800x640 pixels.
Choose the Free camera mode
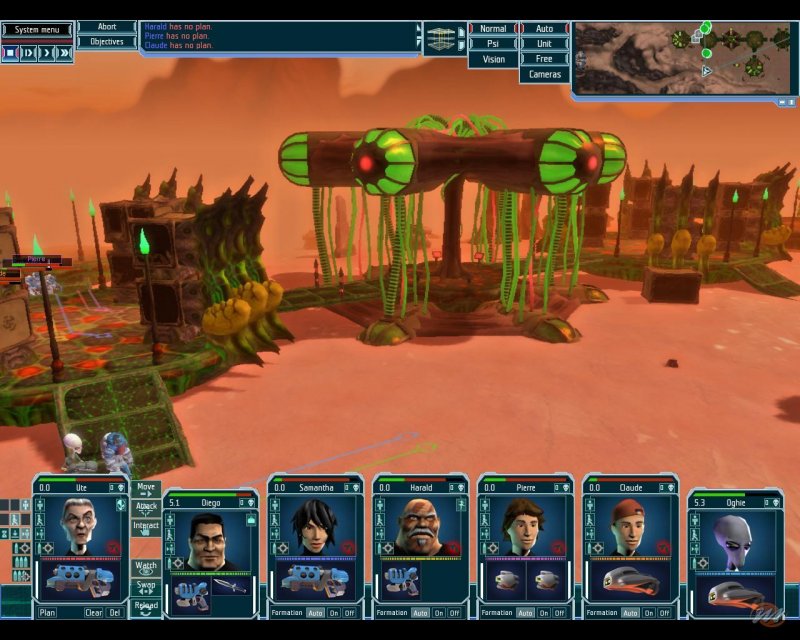coord(544,59)
